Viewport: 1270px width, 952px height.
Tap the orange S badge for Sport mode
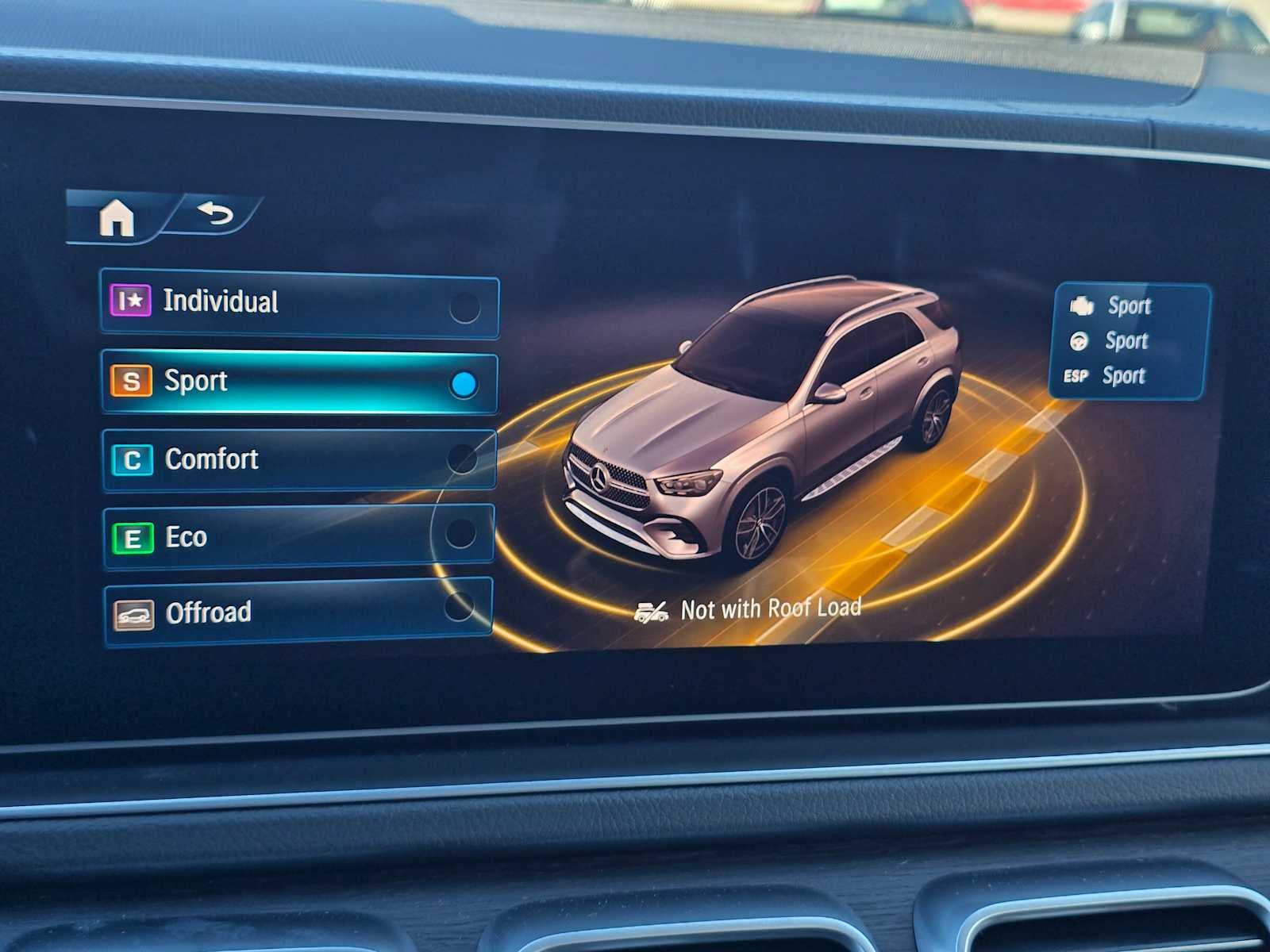click(x=132, y=381)
